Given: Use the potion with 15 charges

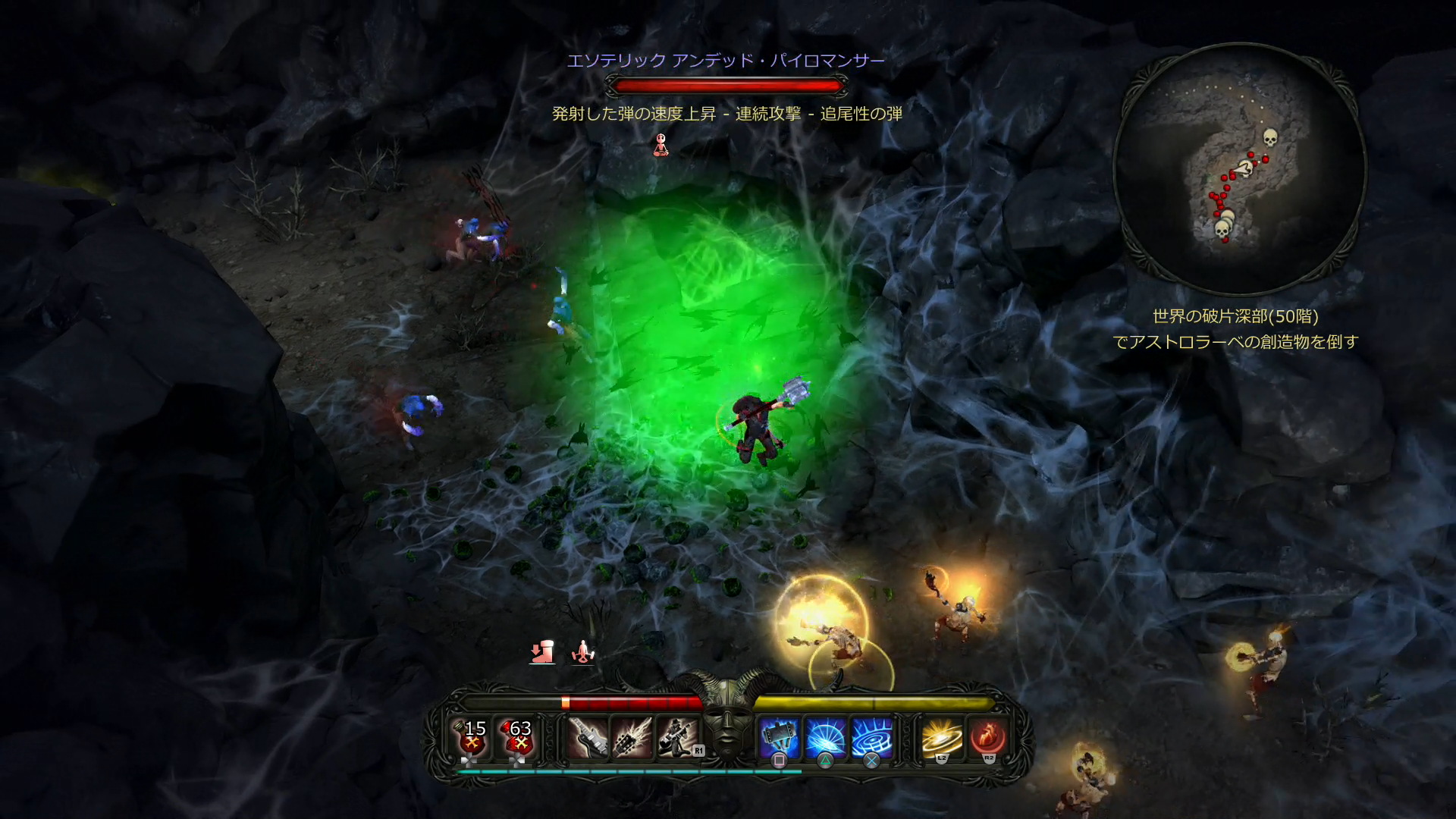Looking at the screenshot, I should [472, 738].
